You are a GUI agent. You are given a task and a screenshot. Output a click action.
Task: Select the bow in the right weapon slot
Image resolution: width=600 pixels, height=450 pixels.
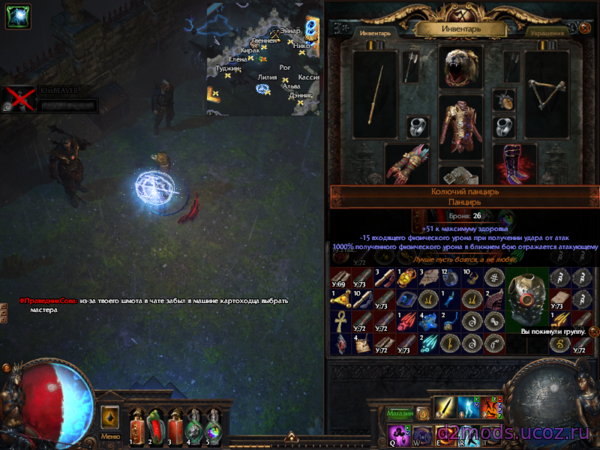click(x=545, y=94)
